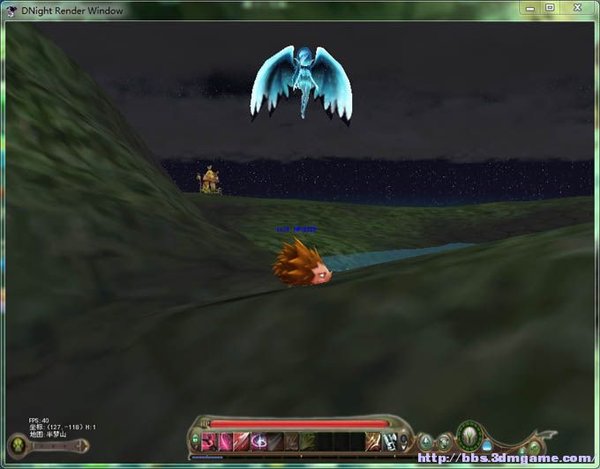Click the green paw pet icon

[18, 445]
